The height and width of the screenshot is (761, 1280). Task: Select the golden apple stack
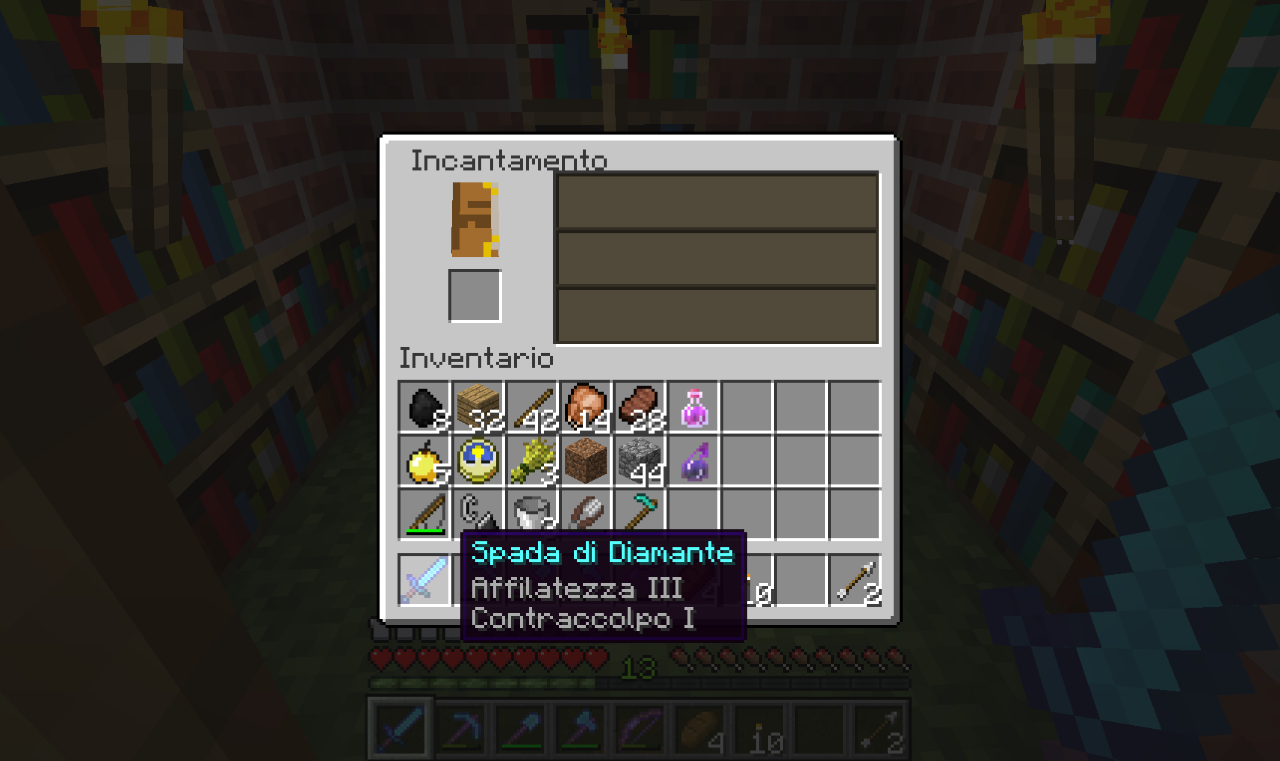pyautogui.click(x=425, y=461)
